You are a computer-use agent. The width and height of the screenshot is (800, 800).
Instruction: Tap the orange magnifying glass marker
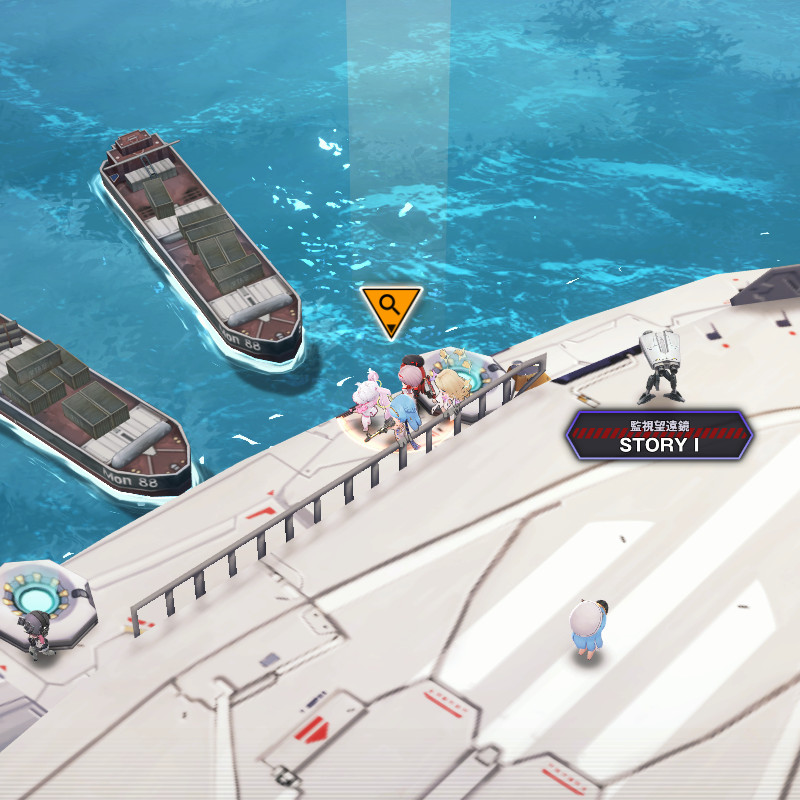point(391,307)
